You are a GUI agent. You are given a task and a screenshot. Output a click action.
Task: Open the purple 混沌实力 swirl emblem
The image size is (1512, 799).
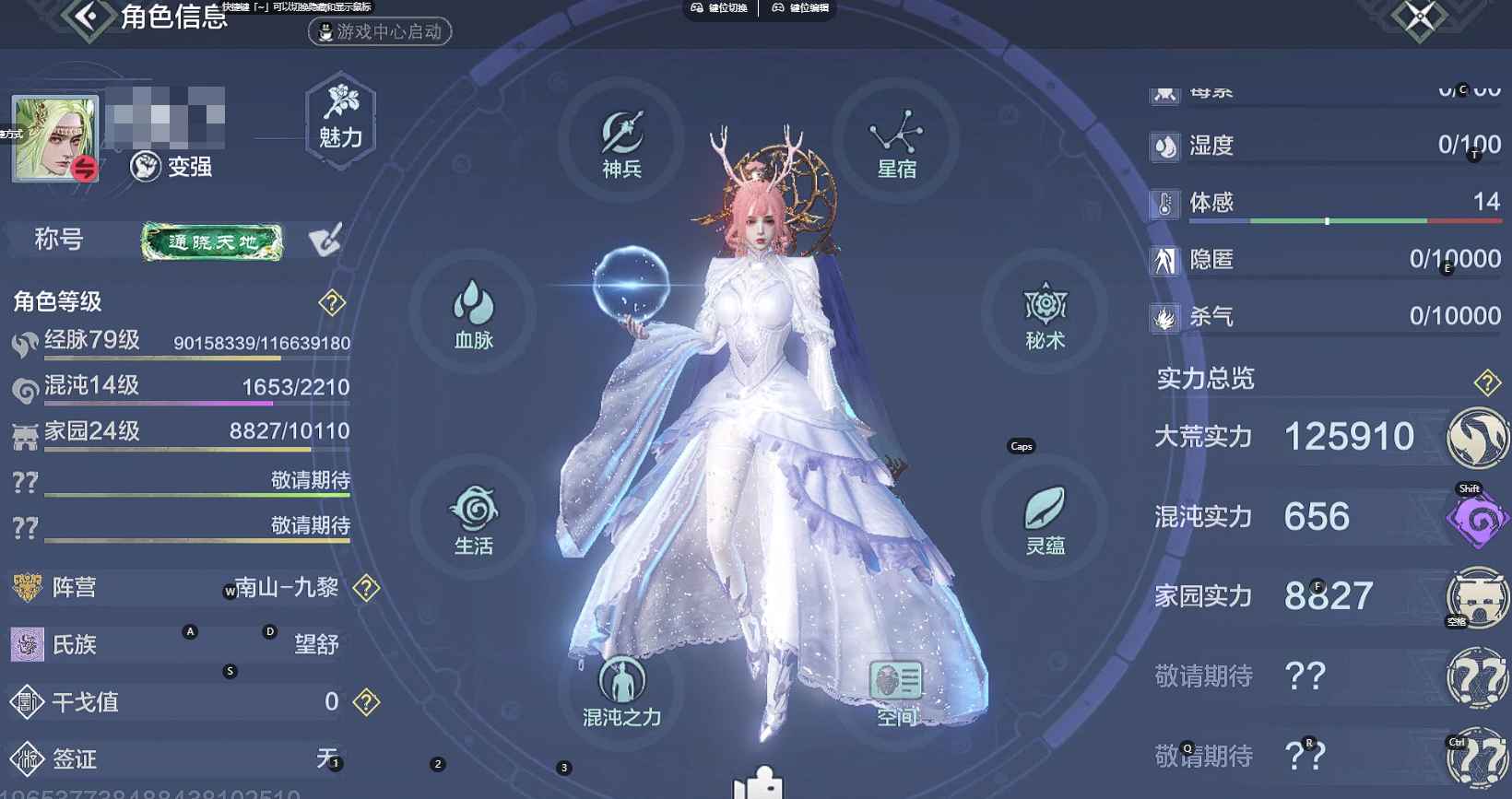[x=1477, y=519]
